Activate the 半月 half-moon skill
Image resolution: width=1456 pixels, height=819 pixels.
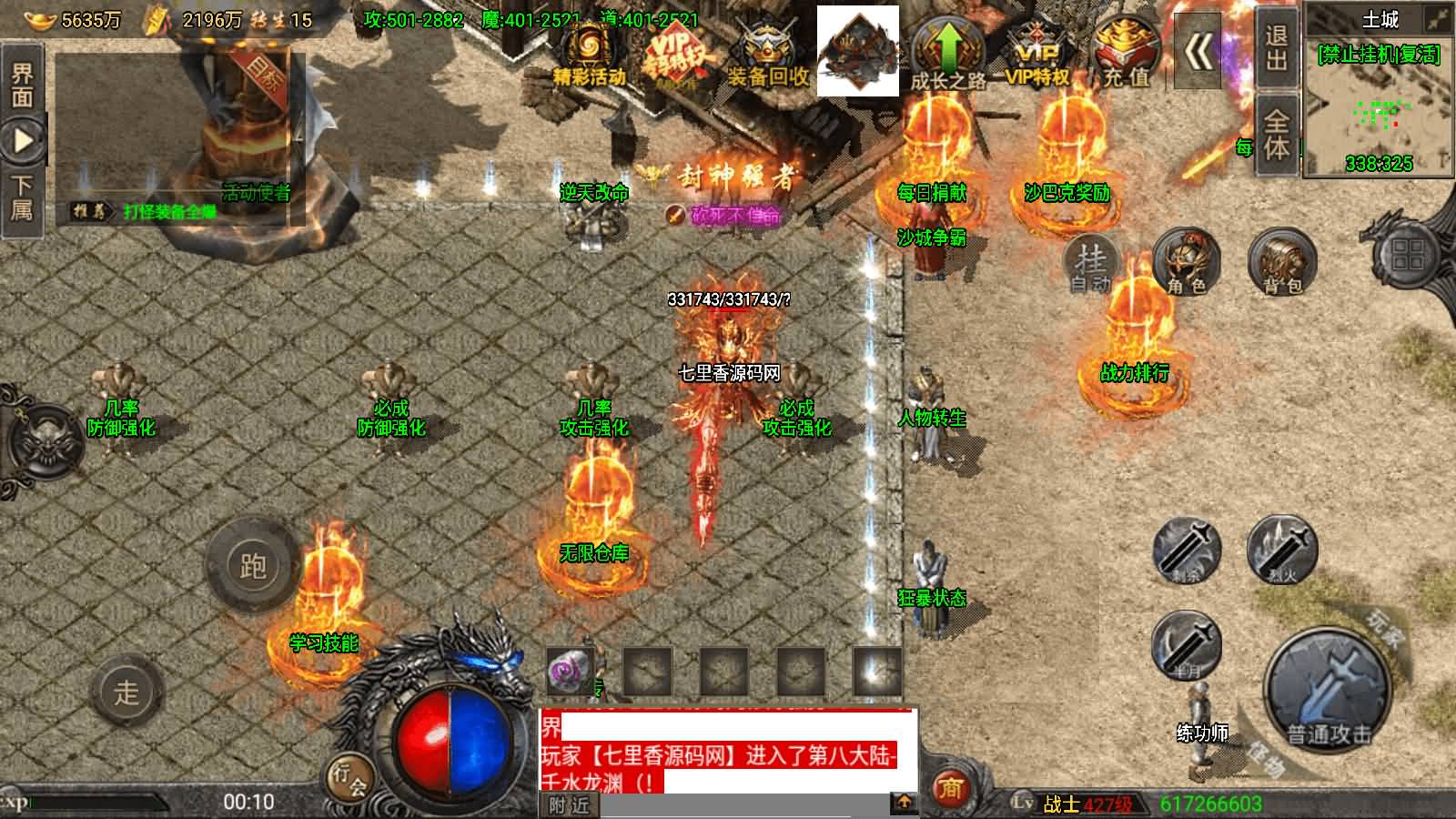pyautogui.click(x=1187, y=644)
